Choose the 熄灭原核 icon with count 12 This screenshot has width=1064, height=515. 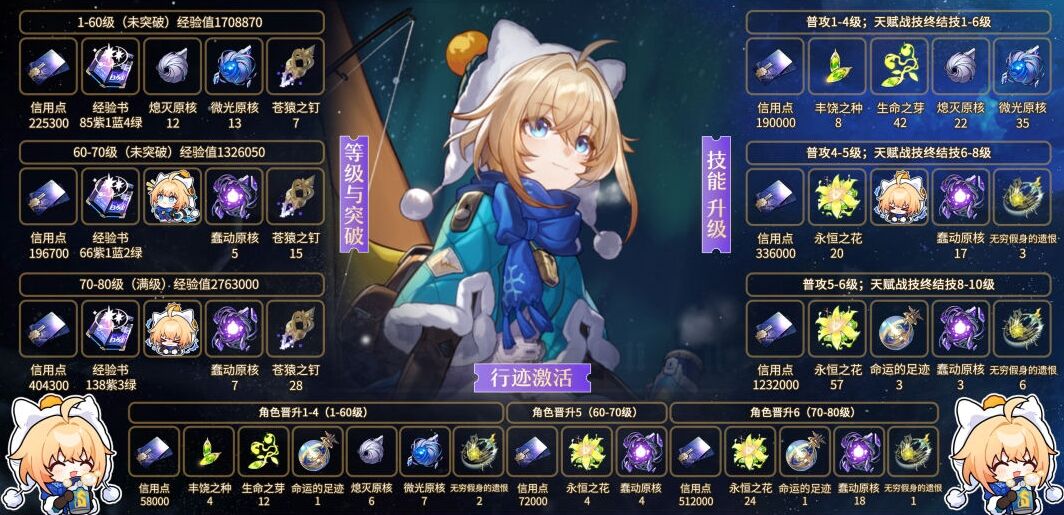[x=173, y=67]
